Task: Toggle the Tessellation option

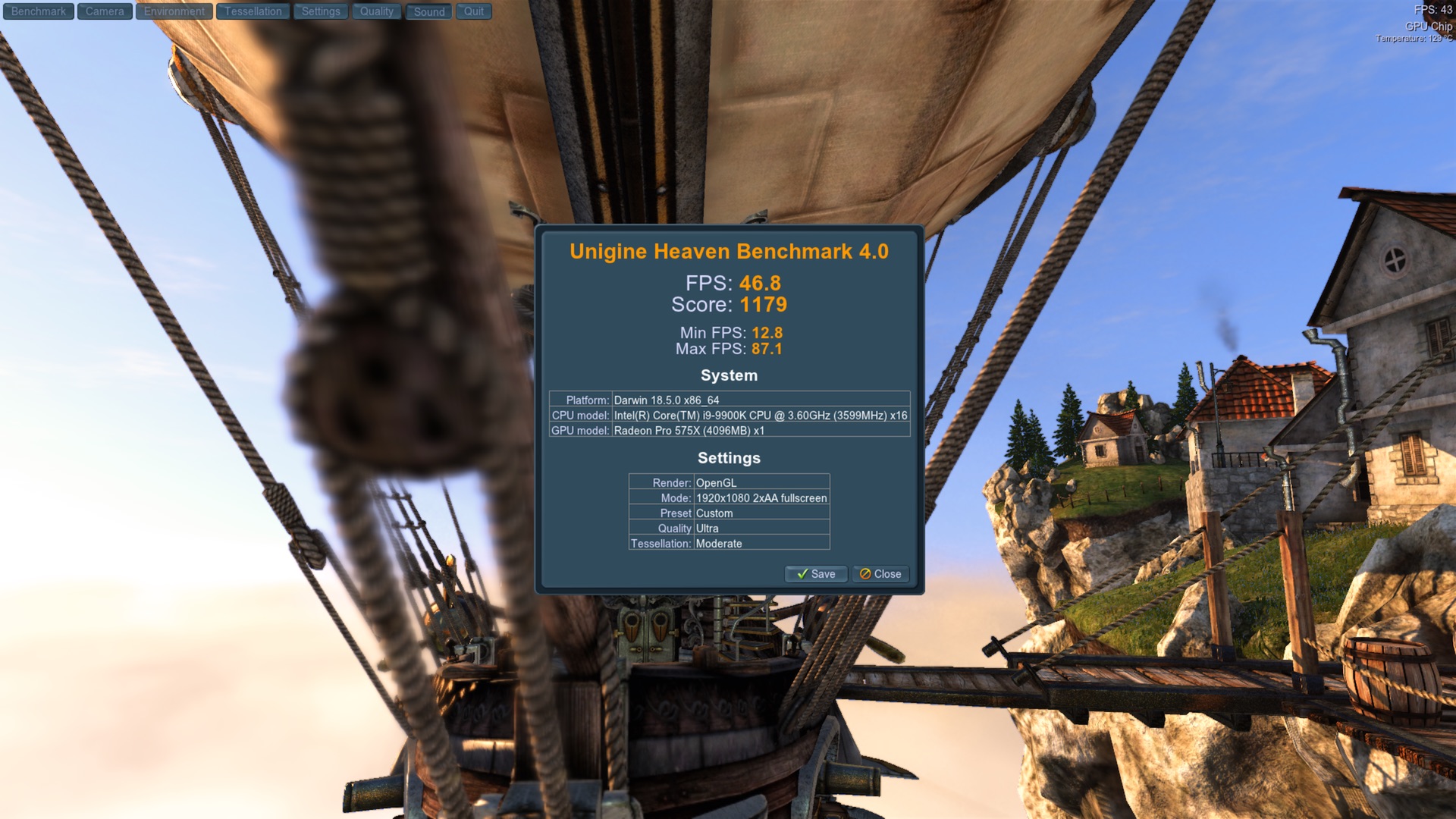Action: click(253, 11)
